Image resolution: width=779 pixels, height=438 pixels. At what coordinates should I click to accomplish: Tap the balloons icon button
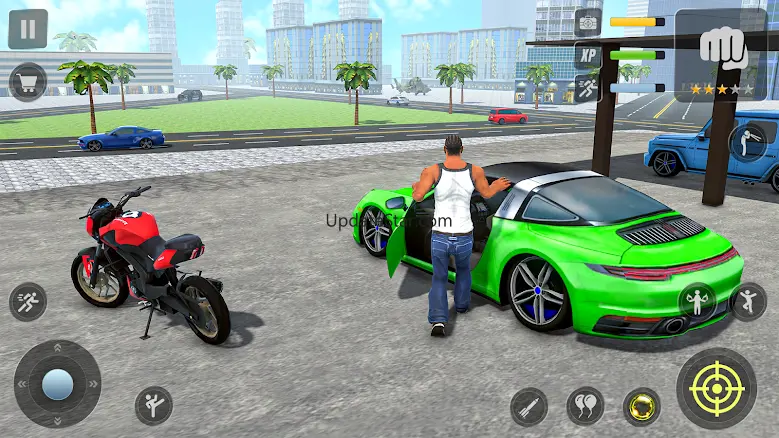coord(585,406)
